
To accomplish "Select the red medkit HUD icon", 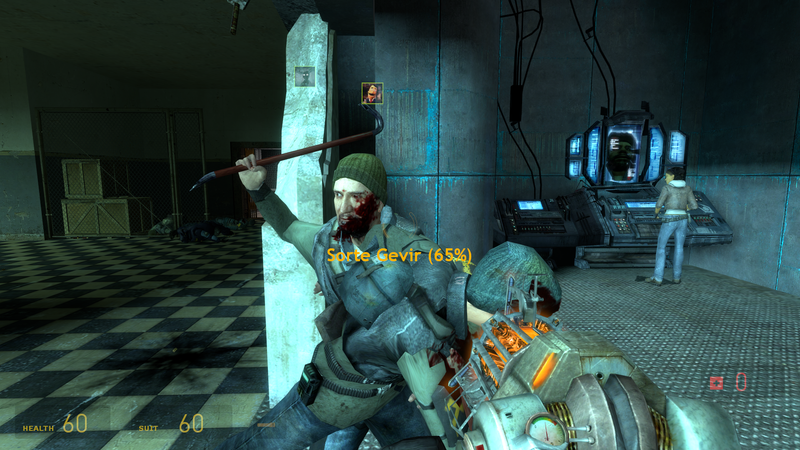I will click(x=716, y=382).
